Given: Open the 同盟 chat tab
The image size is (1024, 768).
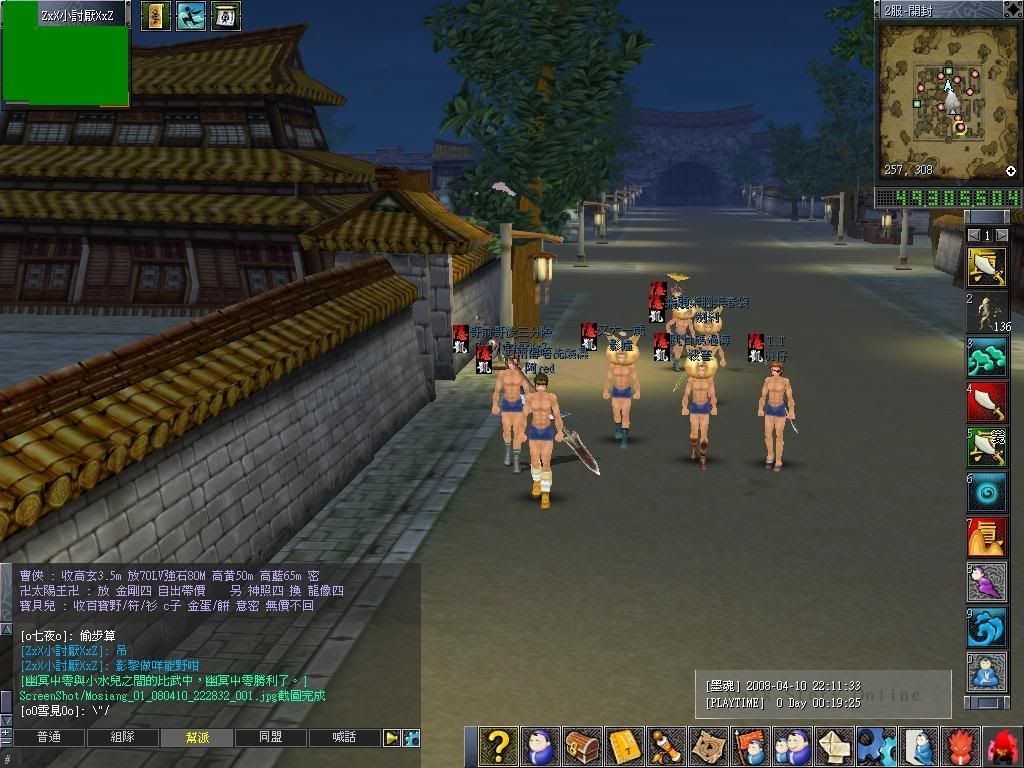Looking at the screenshot, I should pyautogui.click(x=271, y=738).
